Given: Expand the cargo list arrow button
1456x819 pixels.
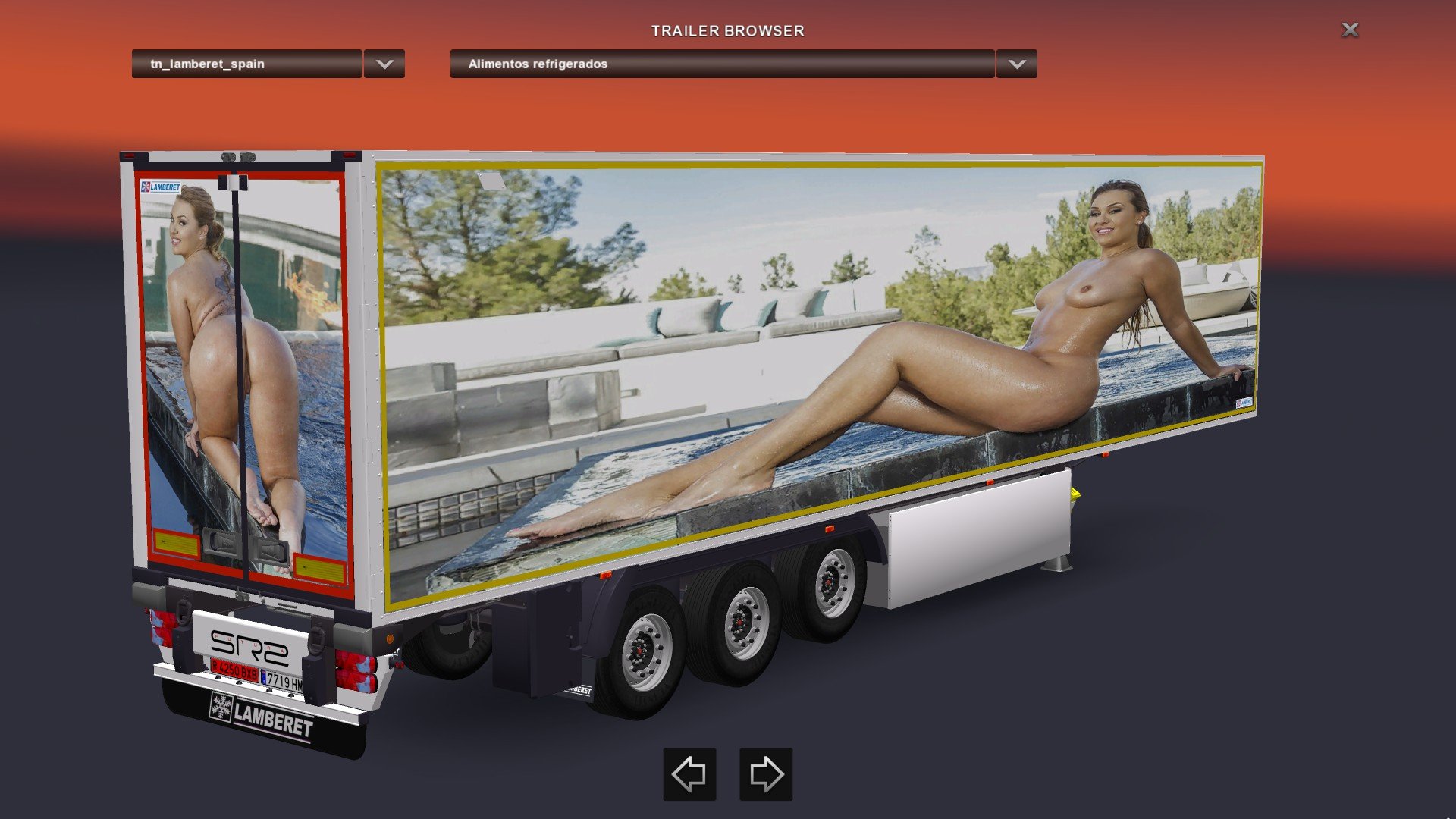Looking at the screenshot, I should click(1017, 64).
